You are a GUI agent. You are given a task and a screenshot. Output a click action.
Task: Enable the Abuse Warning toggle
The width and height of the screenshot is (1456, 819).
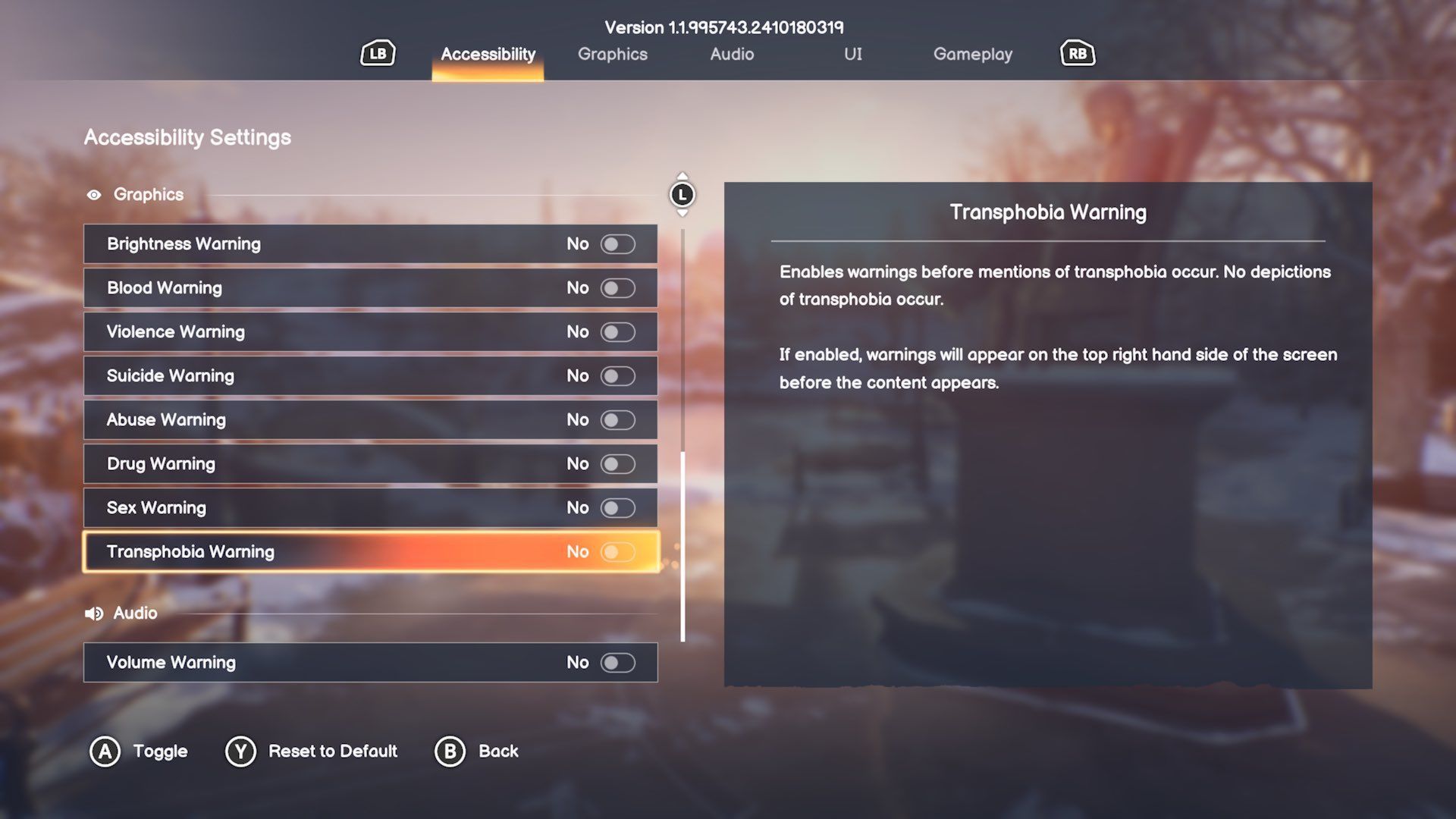[617, 420]
